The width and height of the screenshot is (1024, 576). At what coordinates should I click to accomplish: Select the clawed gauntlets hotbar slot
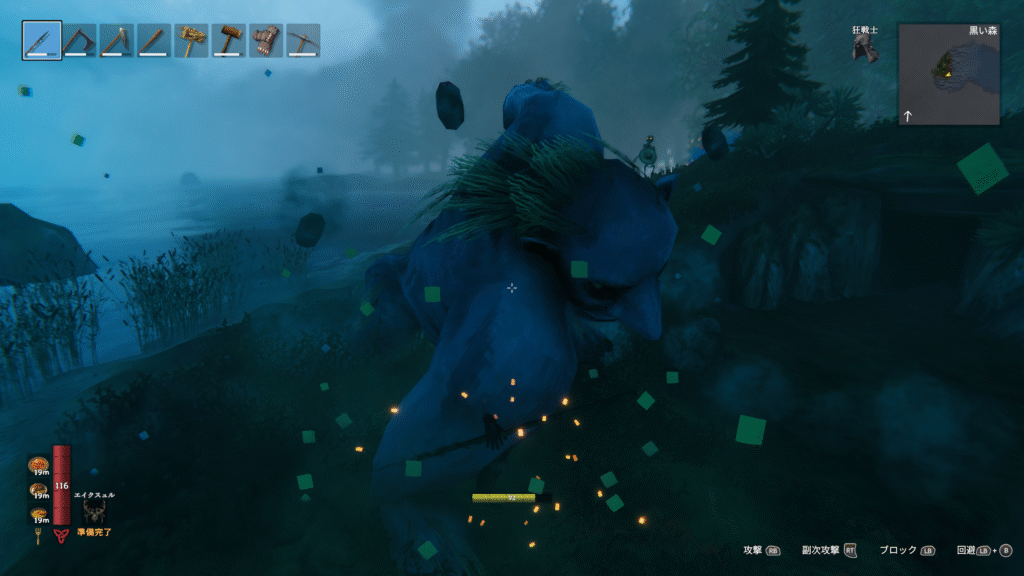[266, 40]
